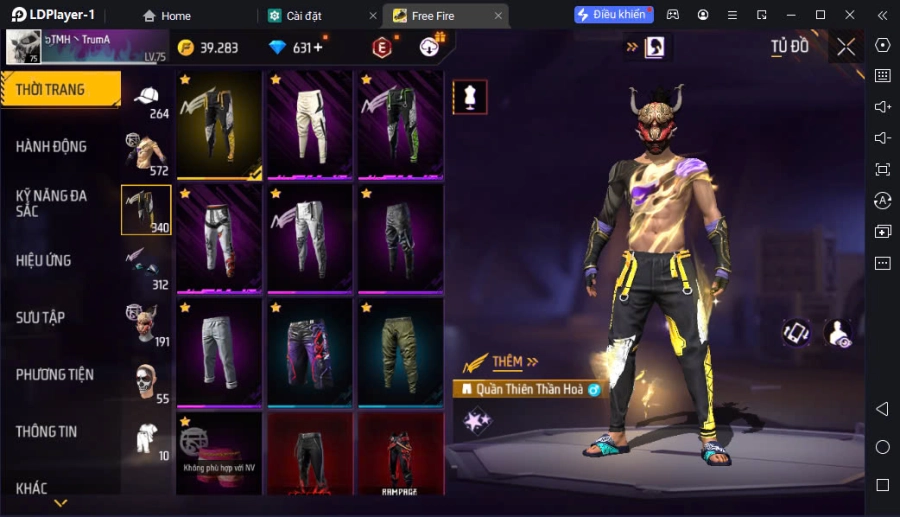Open the skull face-paint mask subcategory
The width and height of the screenshot is (900, 517).
tap(146, 381)
